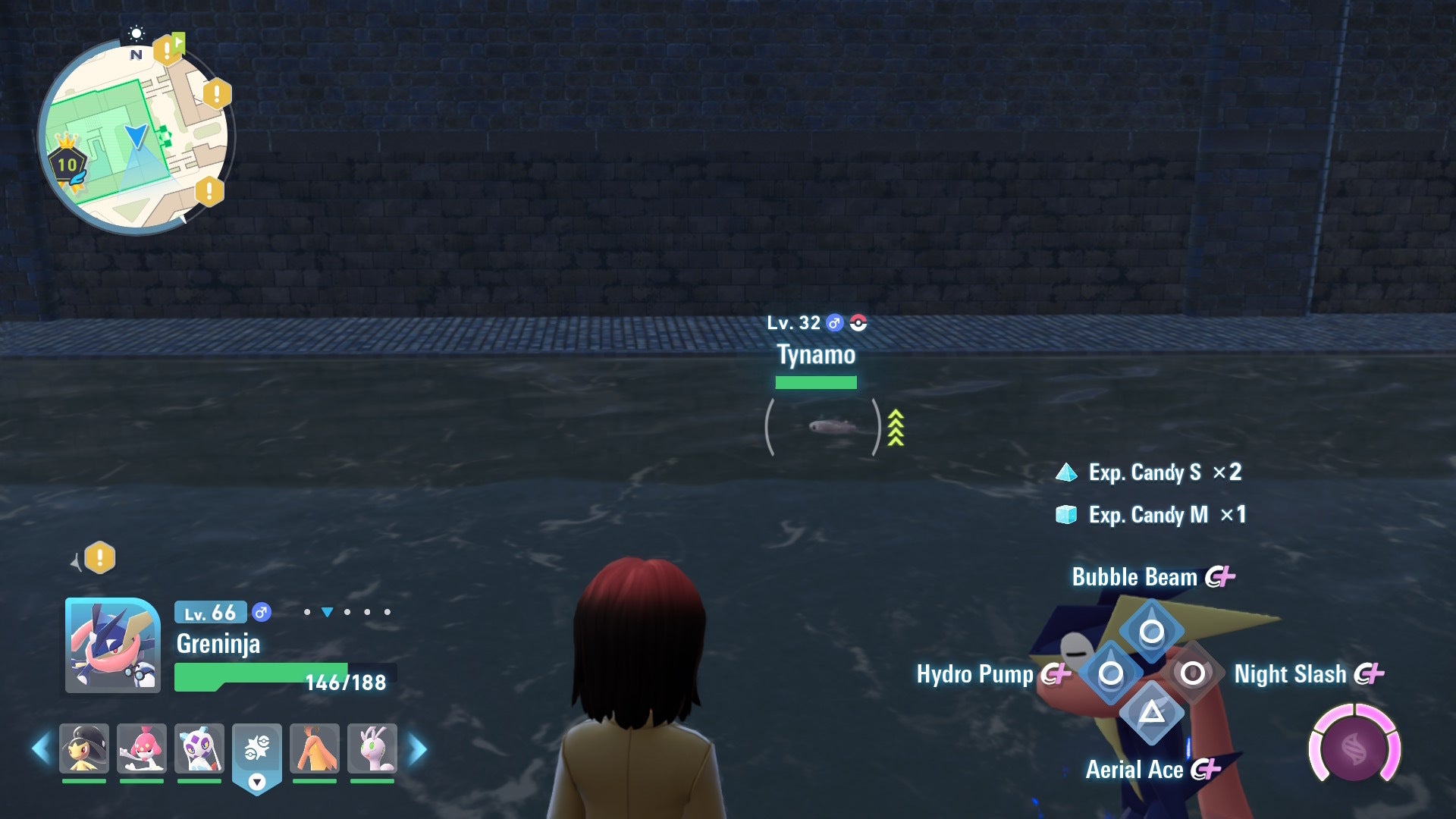
Task: Select the Night Slash move
Action: click(1192, 673)
